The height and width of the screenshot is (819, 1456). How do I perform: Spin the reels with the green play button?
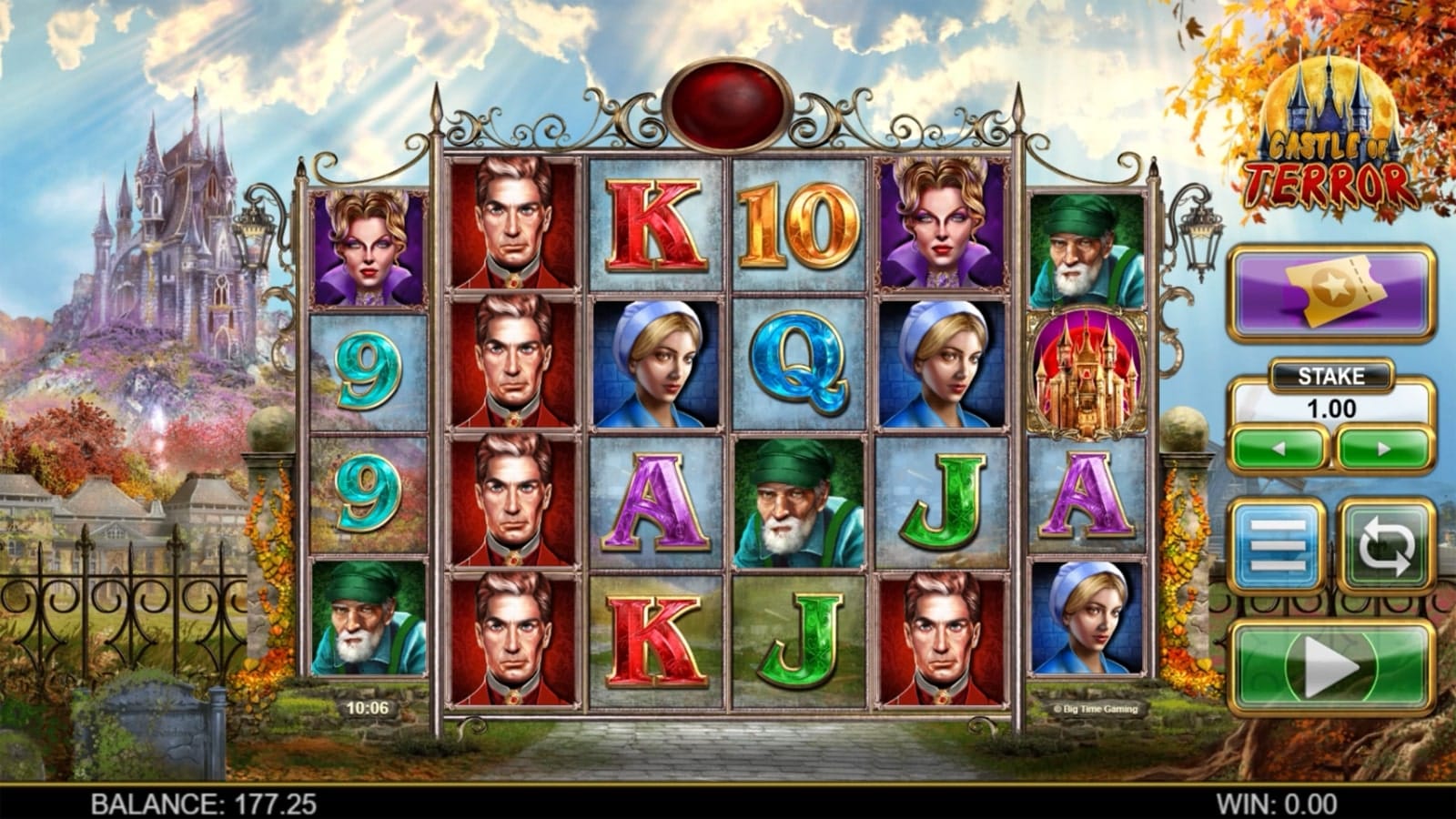pyautogui.click(x=1331, y=668)
